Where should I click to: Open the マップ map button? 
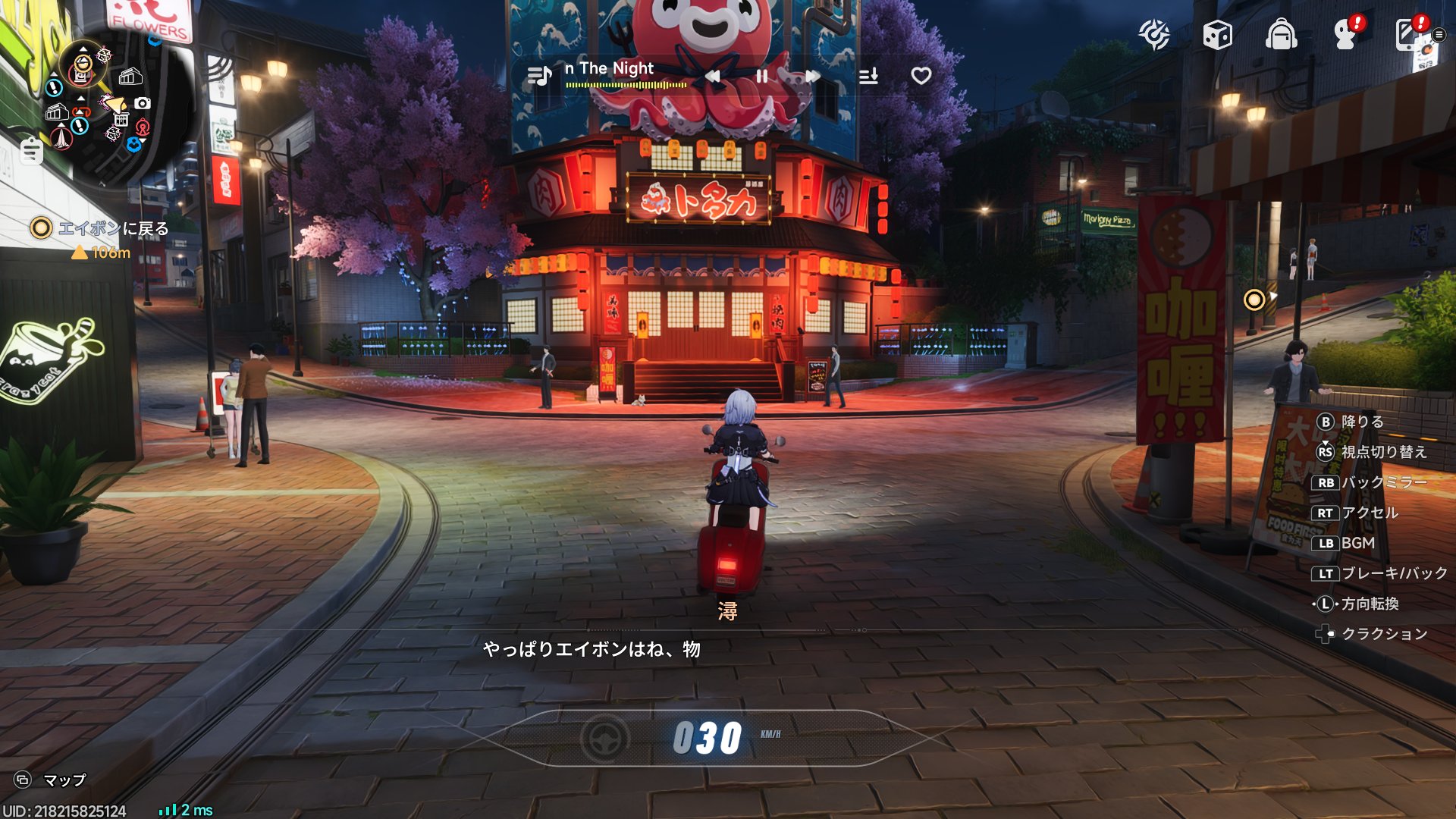click(x=50, y=780)
